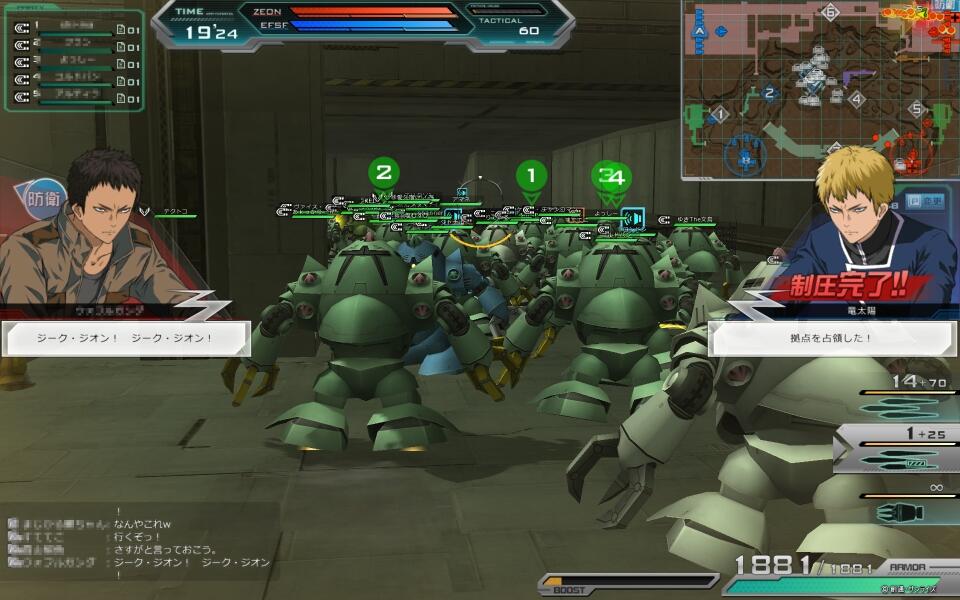Select the triple missile weapon slot
This screenshot has width=960, height=600.
point(898,403)
